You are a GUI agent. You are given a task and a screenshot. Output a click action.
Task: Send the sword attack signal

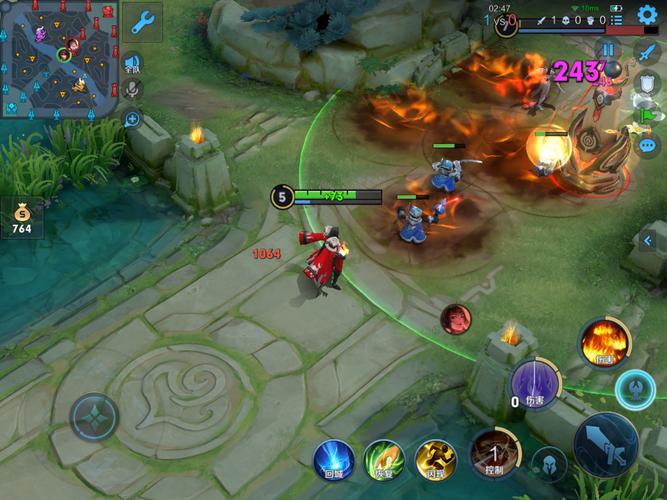[x=647, y=53]
